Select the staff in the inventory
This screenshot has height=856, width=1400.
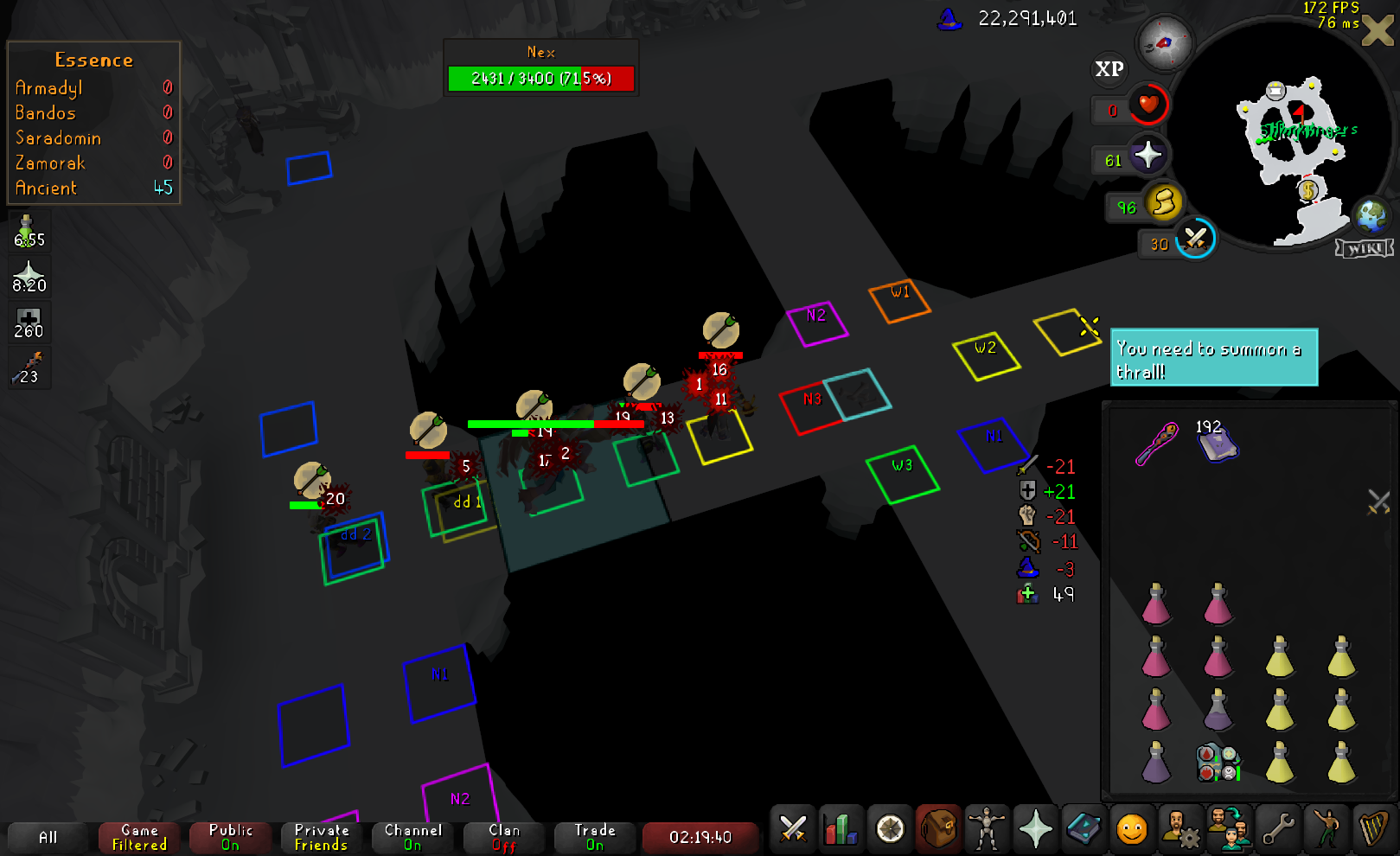coord(1156,444)
